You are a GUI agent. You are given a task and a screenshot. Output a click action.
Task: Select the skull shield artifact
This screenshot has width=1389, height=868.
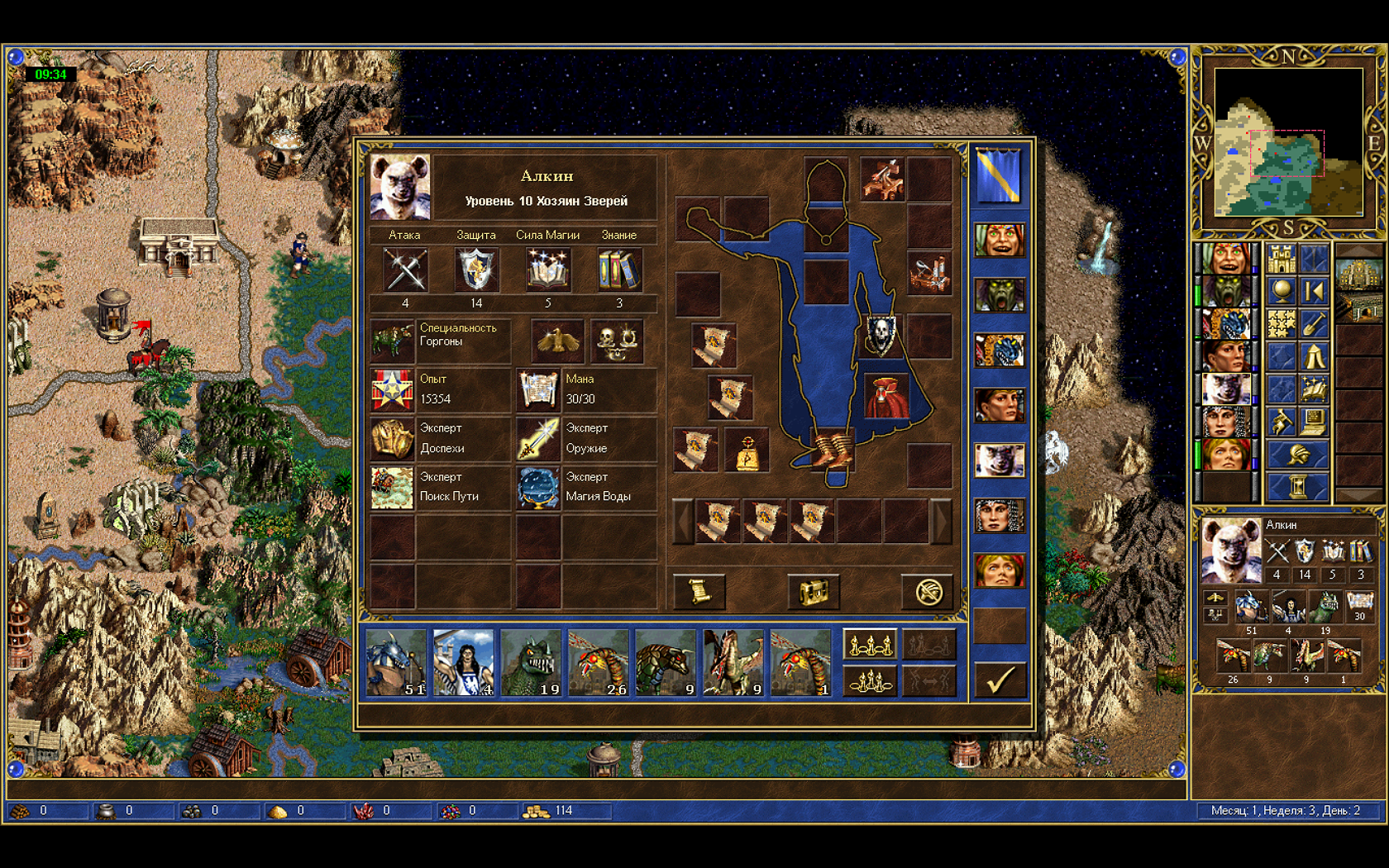(881, 335)
